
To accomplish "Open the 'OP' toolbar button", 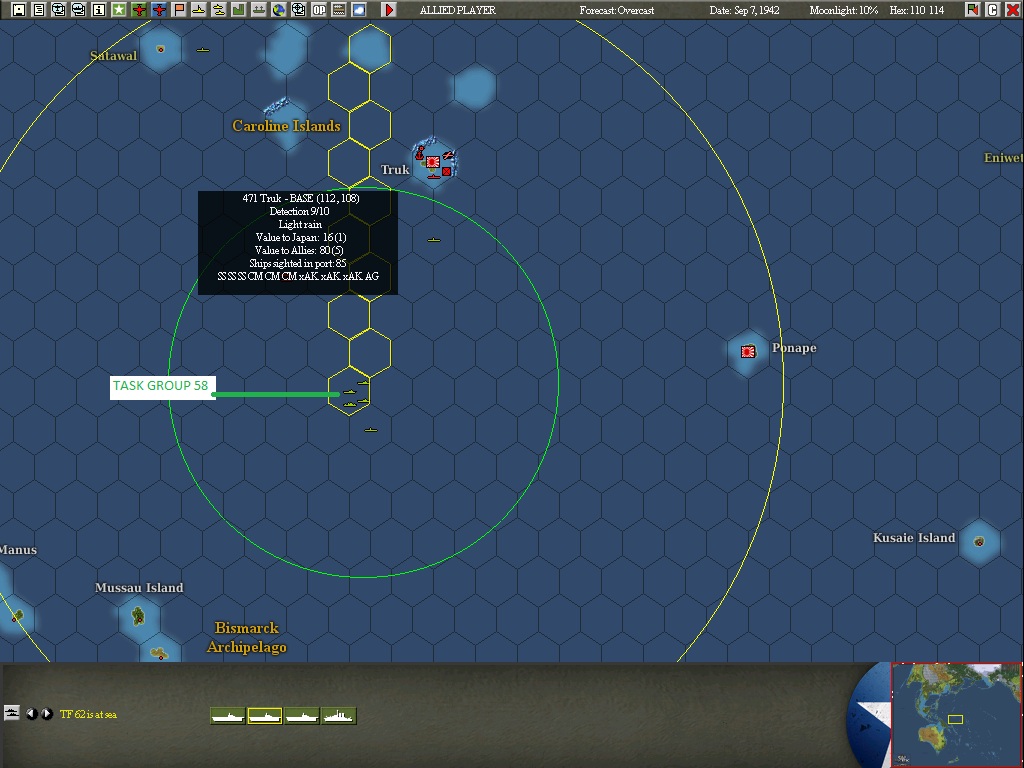I will click(319, 10).
